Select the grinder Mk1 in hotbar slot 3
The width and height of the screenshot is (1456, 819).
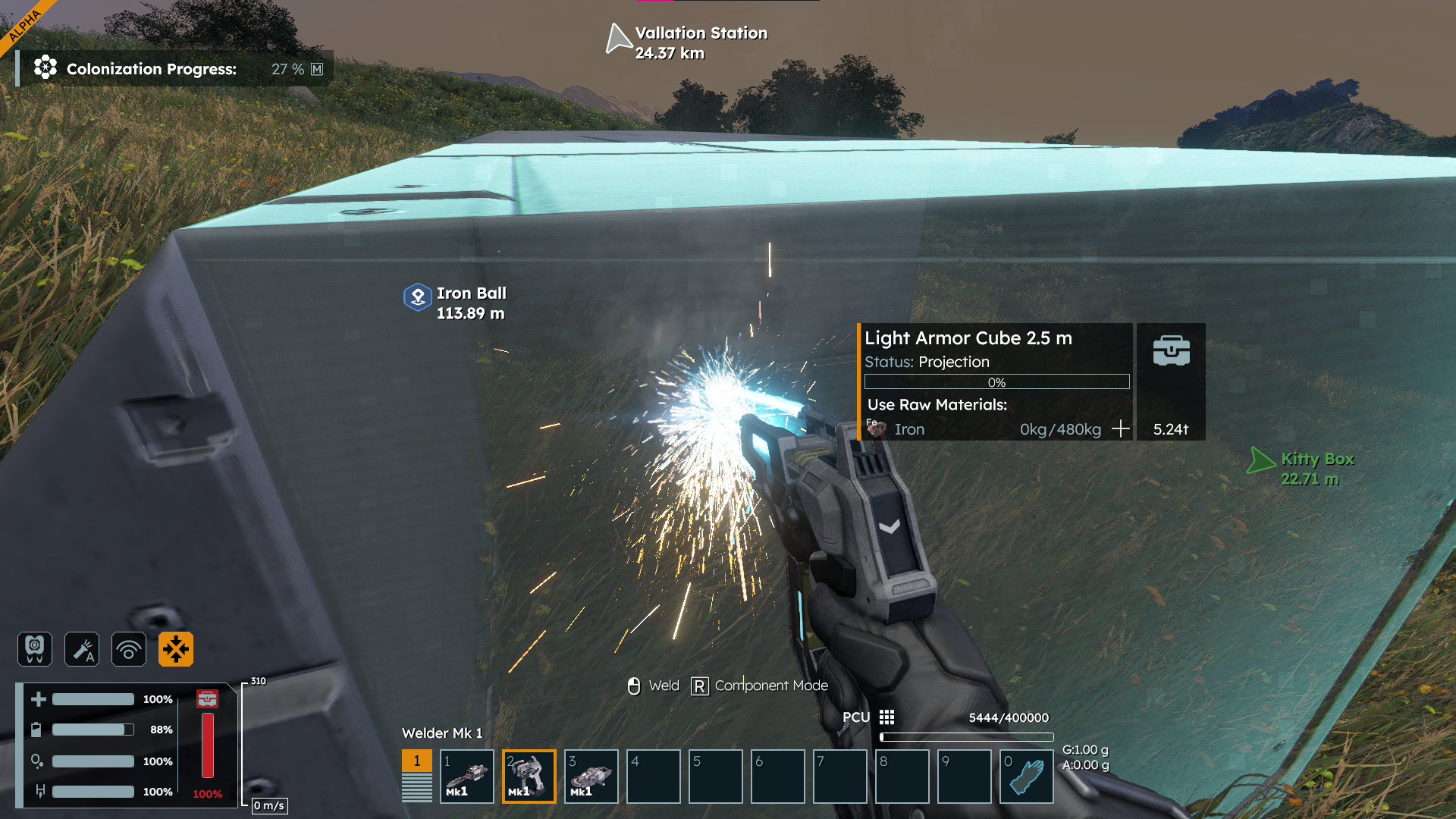pos(591,777)
